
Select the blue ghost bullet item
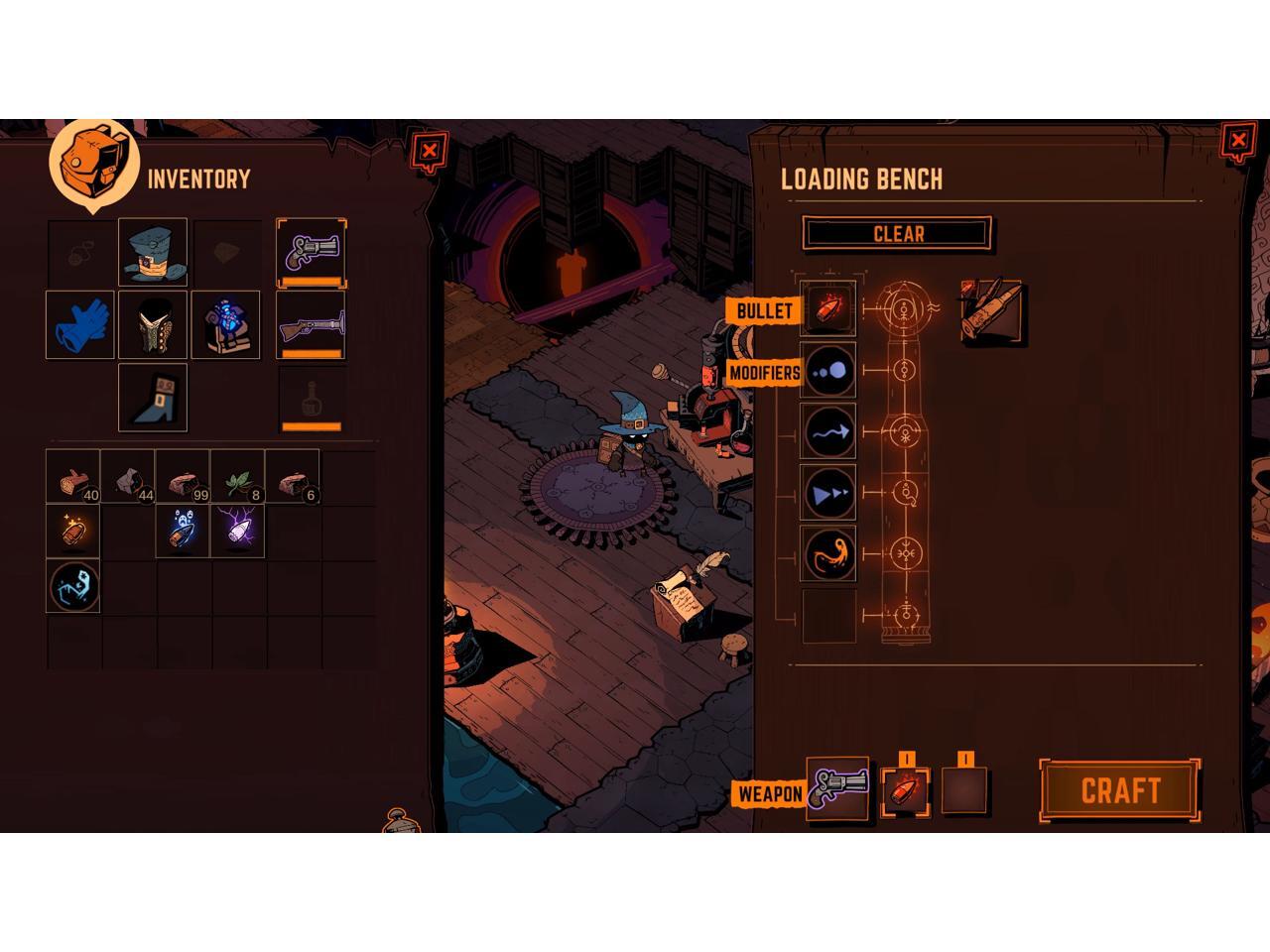[x=183, y=532]
